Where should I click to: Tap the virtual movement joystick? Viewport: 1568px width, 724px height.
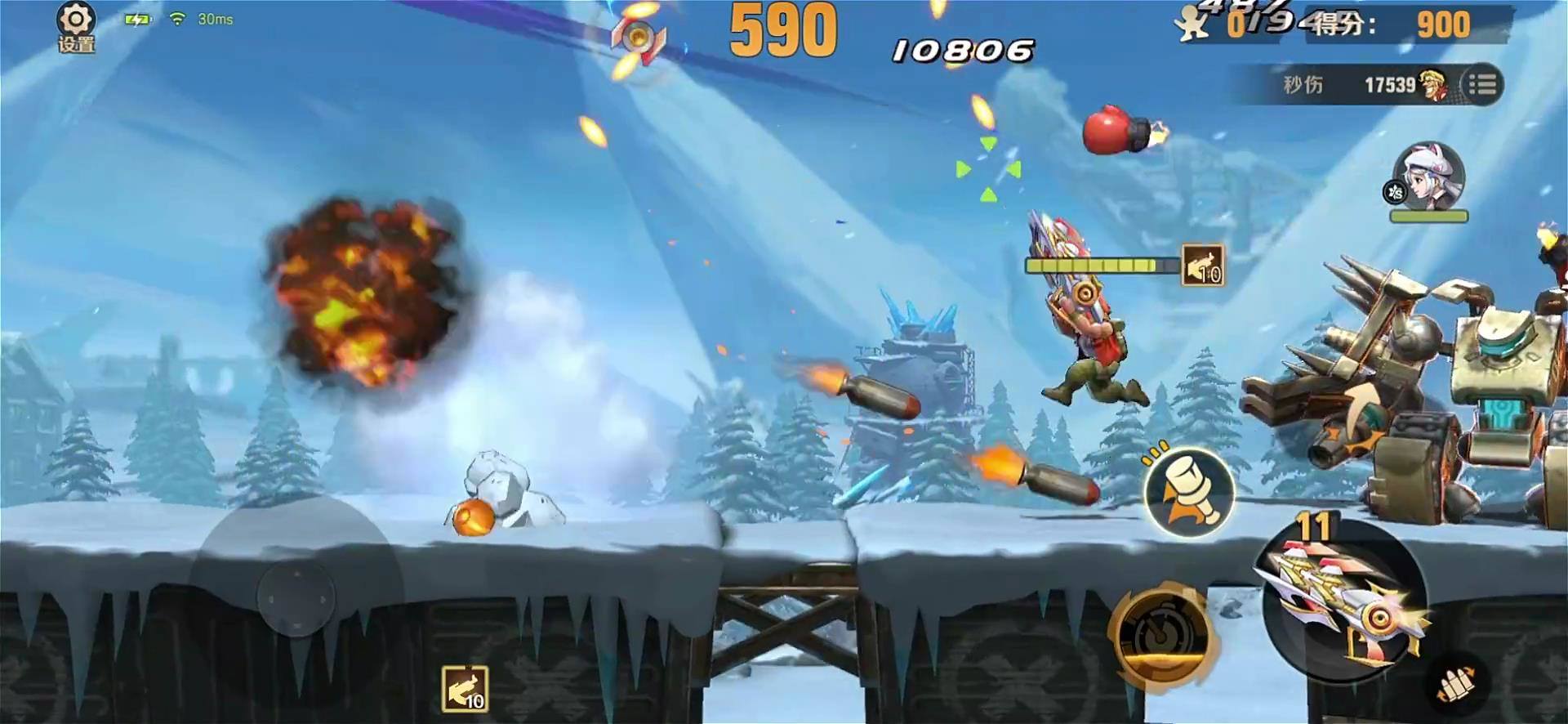296,597
